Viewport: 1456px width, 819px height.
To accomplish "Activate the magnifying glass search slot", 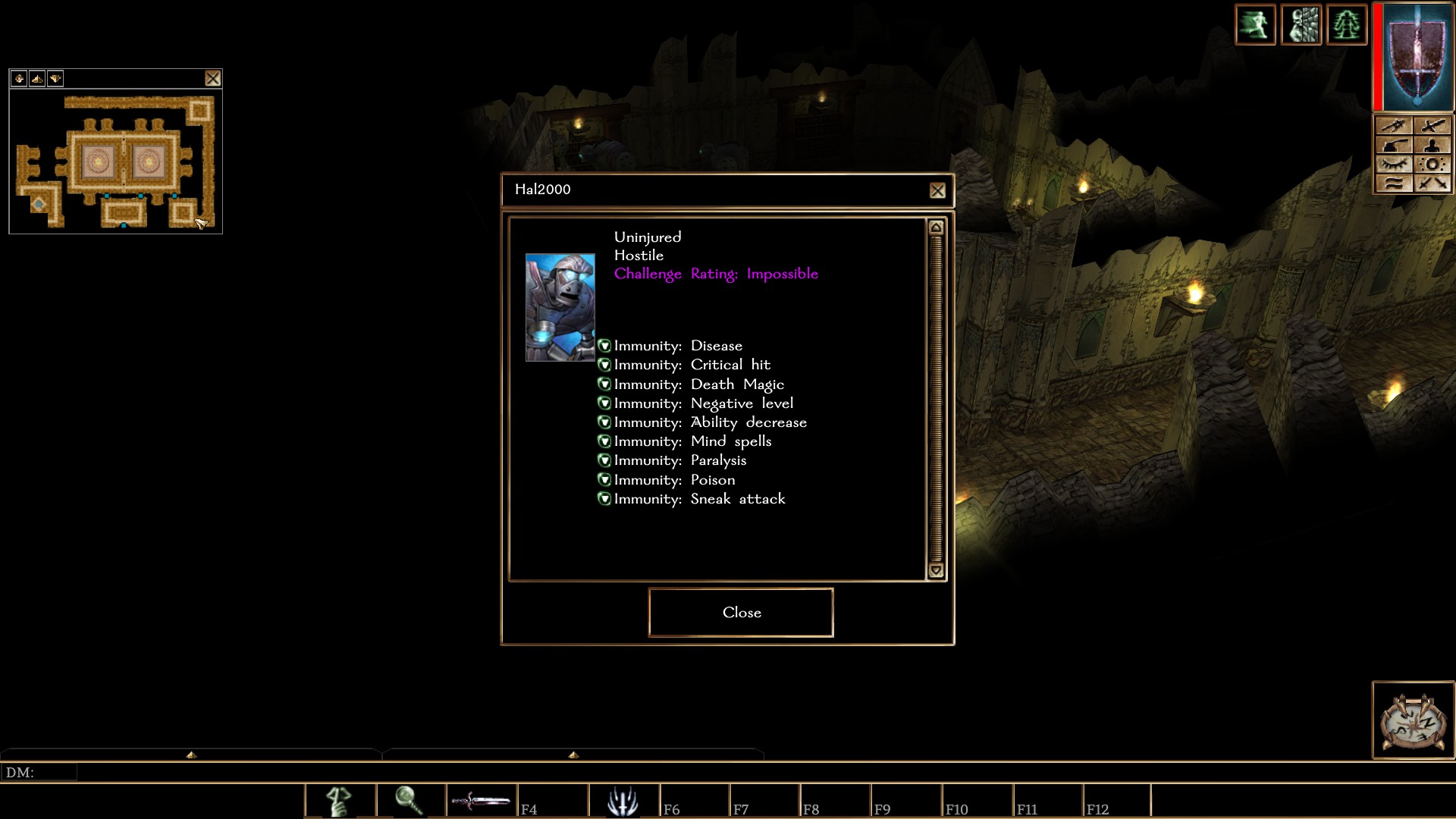I will 410,801.
